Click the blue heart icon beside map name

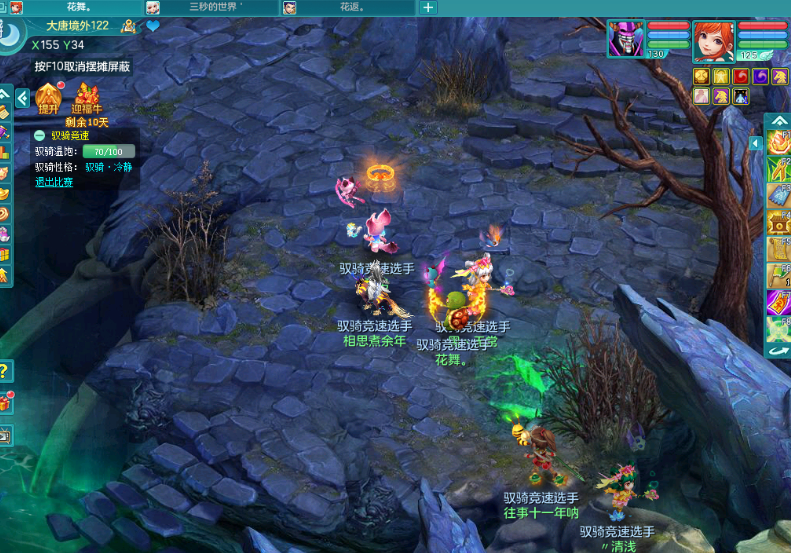[153, 26]
